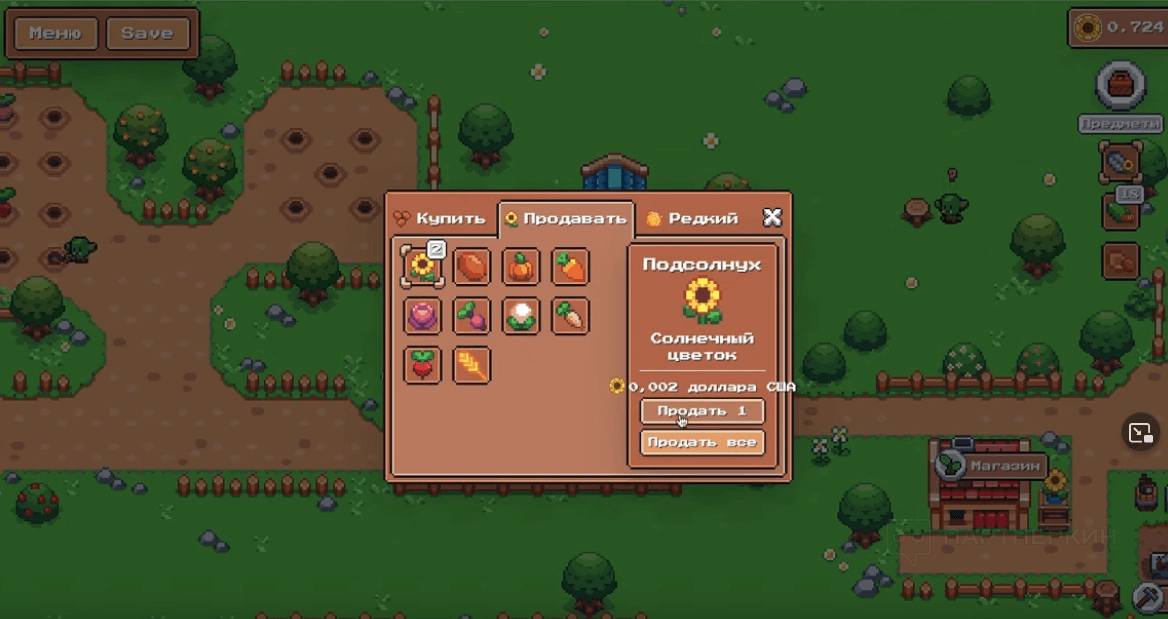Select the cauliflower item slot
The width and height of the screenshot is (1168, 619).
pos(521,316)
